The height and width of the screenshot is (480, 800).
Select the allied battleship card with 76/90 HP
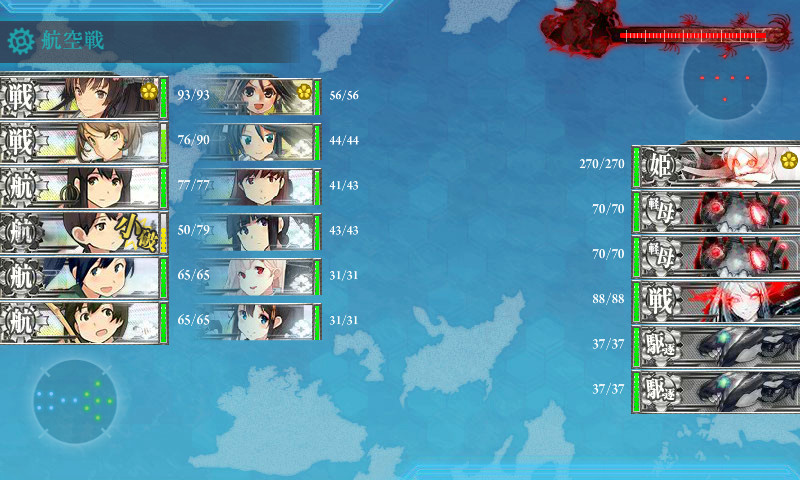coord(82,143)
